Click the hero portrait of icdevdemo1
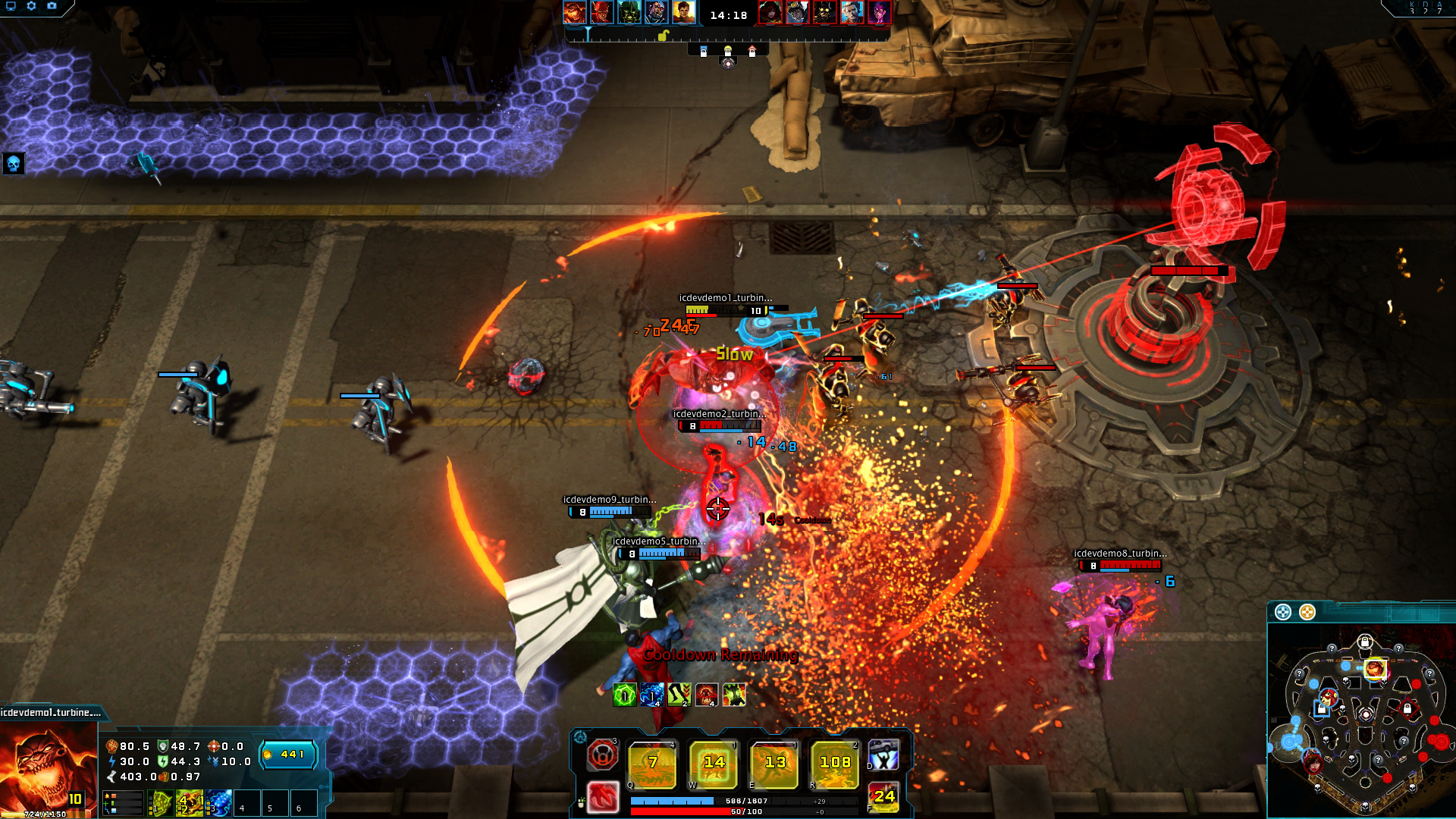Viewport: 1456px width, 819px height. [x=47, y=767]
